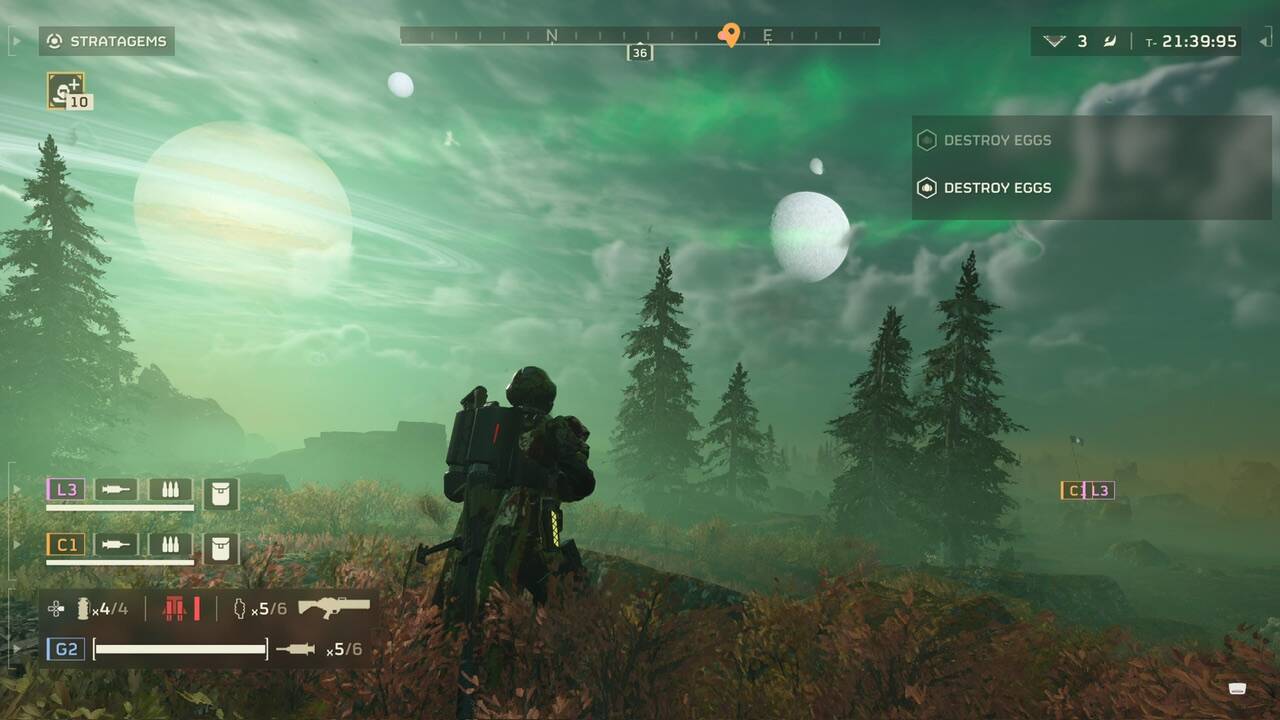This screenshot has height=720, width=1280.
Task: Click the orange C1 squad member tag
Action: pos(66,544)
